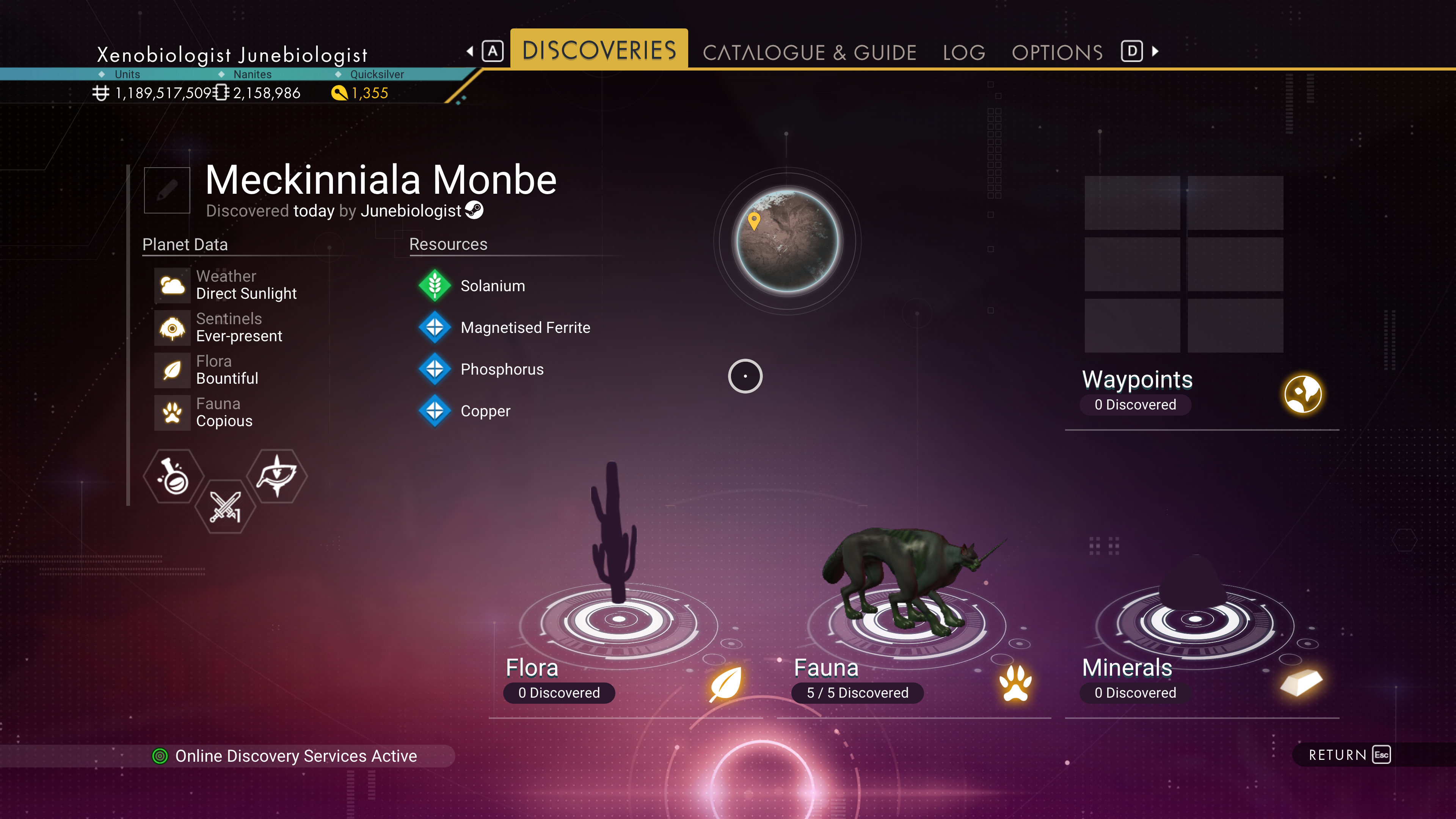Go to the Options tab
The image size is (1456, 819).
click(x=1057, y=53)
